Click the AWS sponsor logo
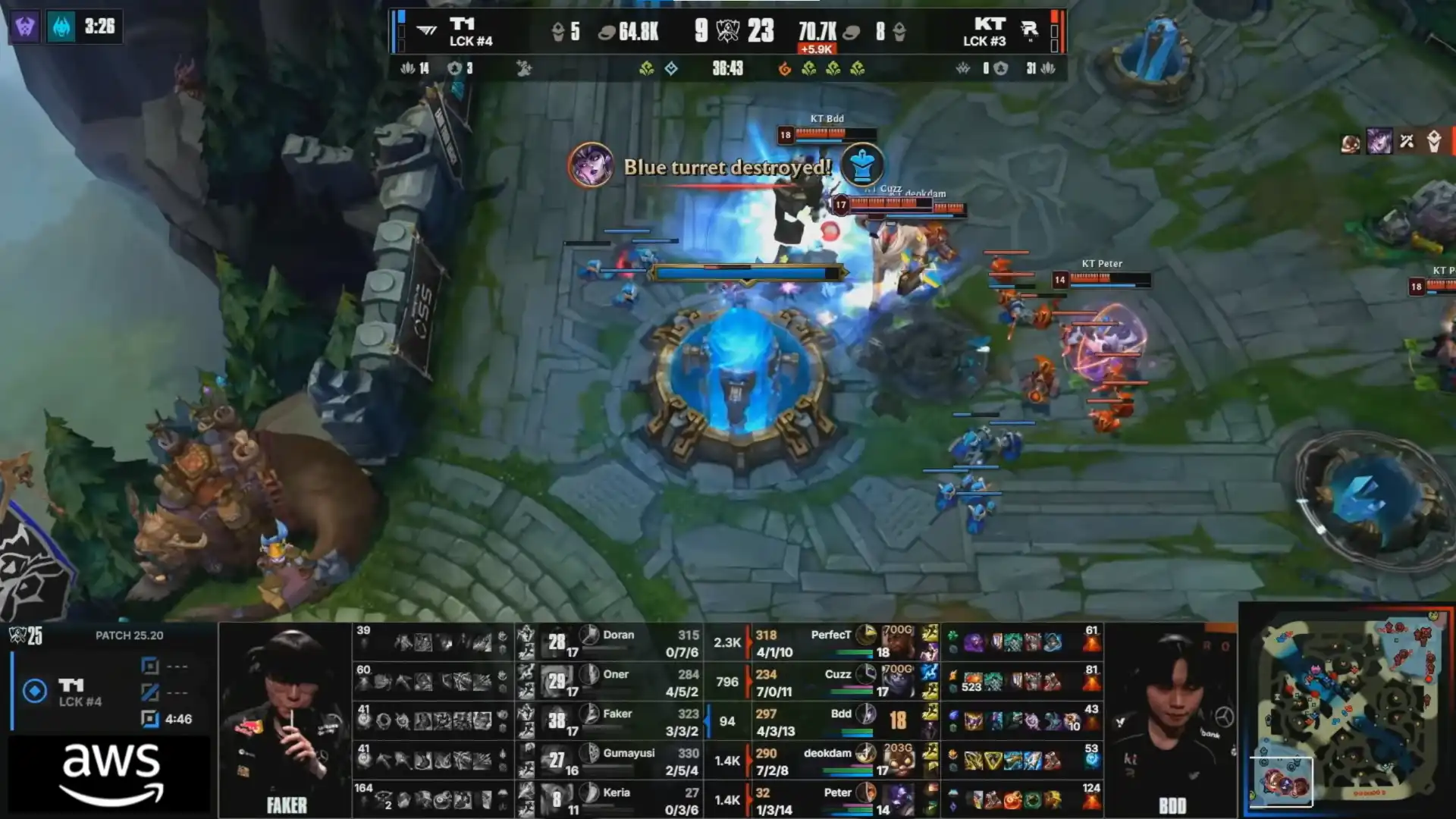The height and width of the screenshot is (819, 1456). [111, 773]
